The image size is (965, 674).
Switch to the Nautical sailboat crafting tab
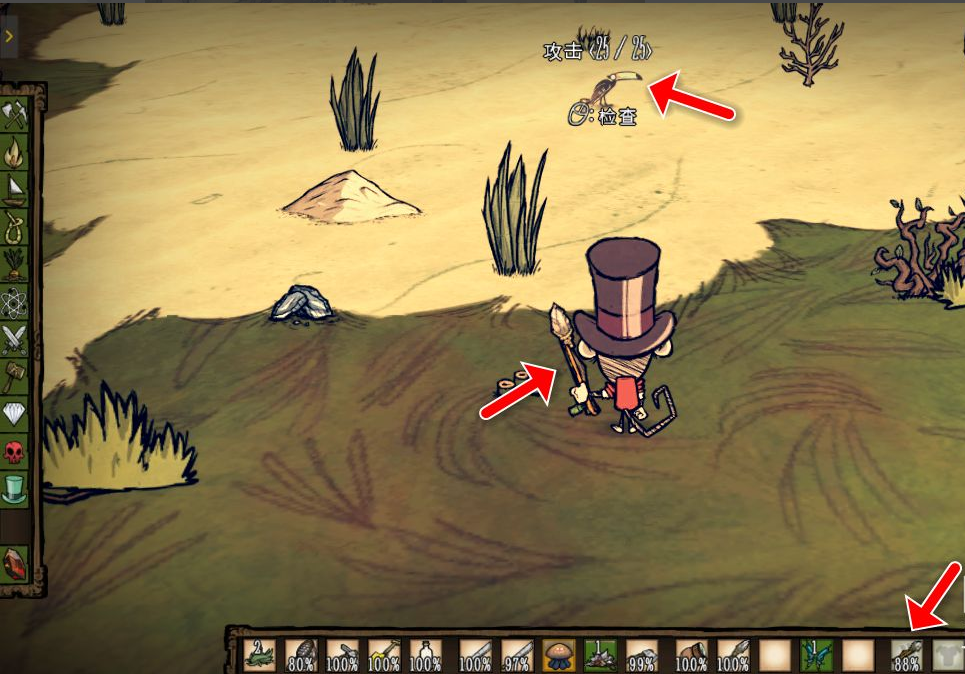pyautogui.click(x=15, y=189)
